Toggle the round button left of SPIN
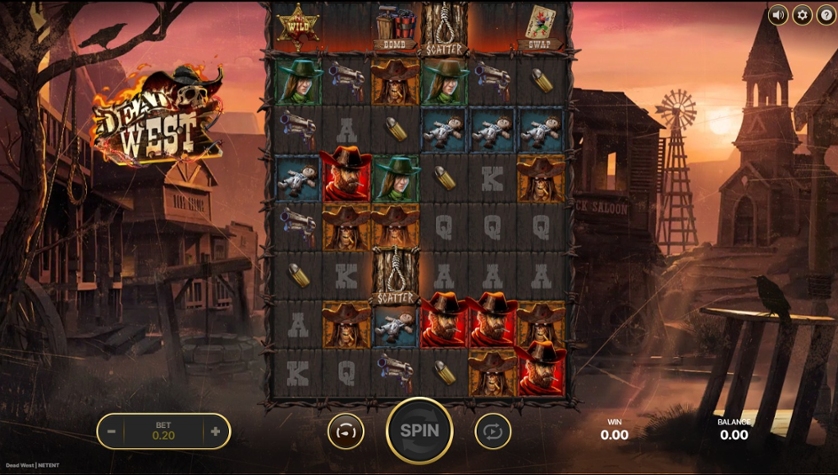The height and width of the screenshot is (475, 838). coord(345,431)
